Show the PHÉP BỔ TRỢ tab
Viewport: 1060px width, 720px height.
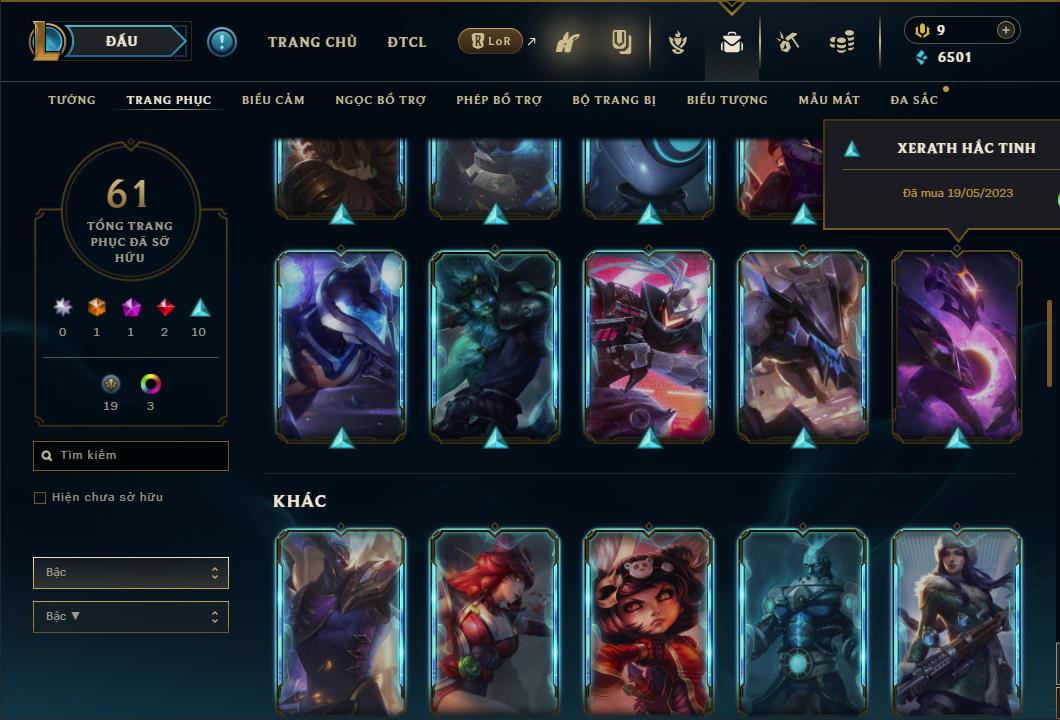pos(499,100)
